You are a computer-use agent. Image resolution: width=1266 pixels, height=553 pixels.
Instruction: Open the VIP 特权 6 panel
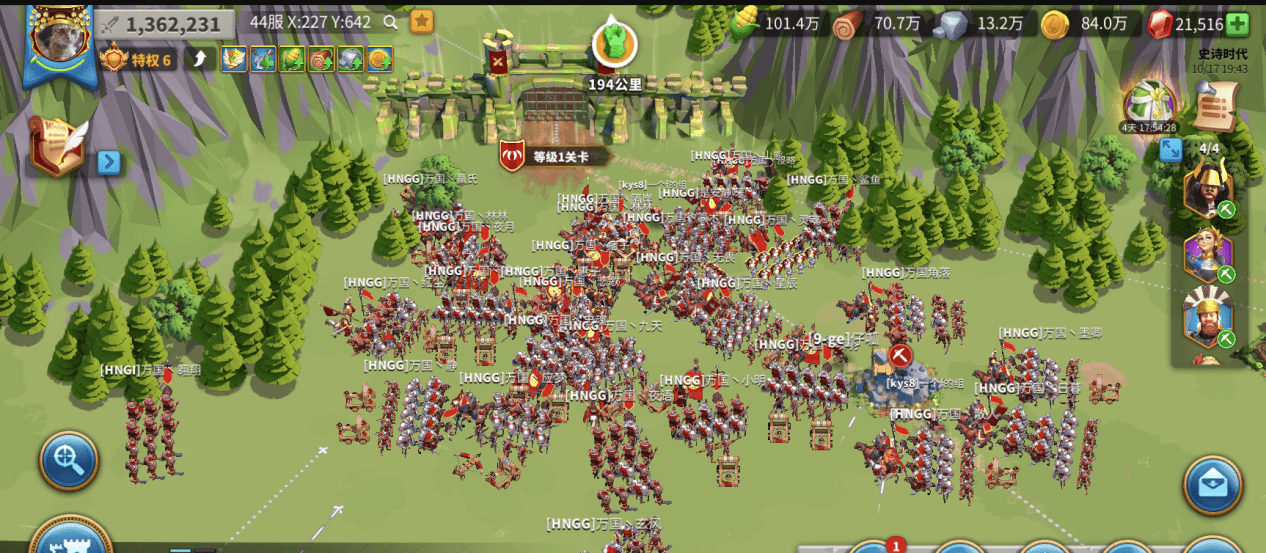pos(138,59)
